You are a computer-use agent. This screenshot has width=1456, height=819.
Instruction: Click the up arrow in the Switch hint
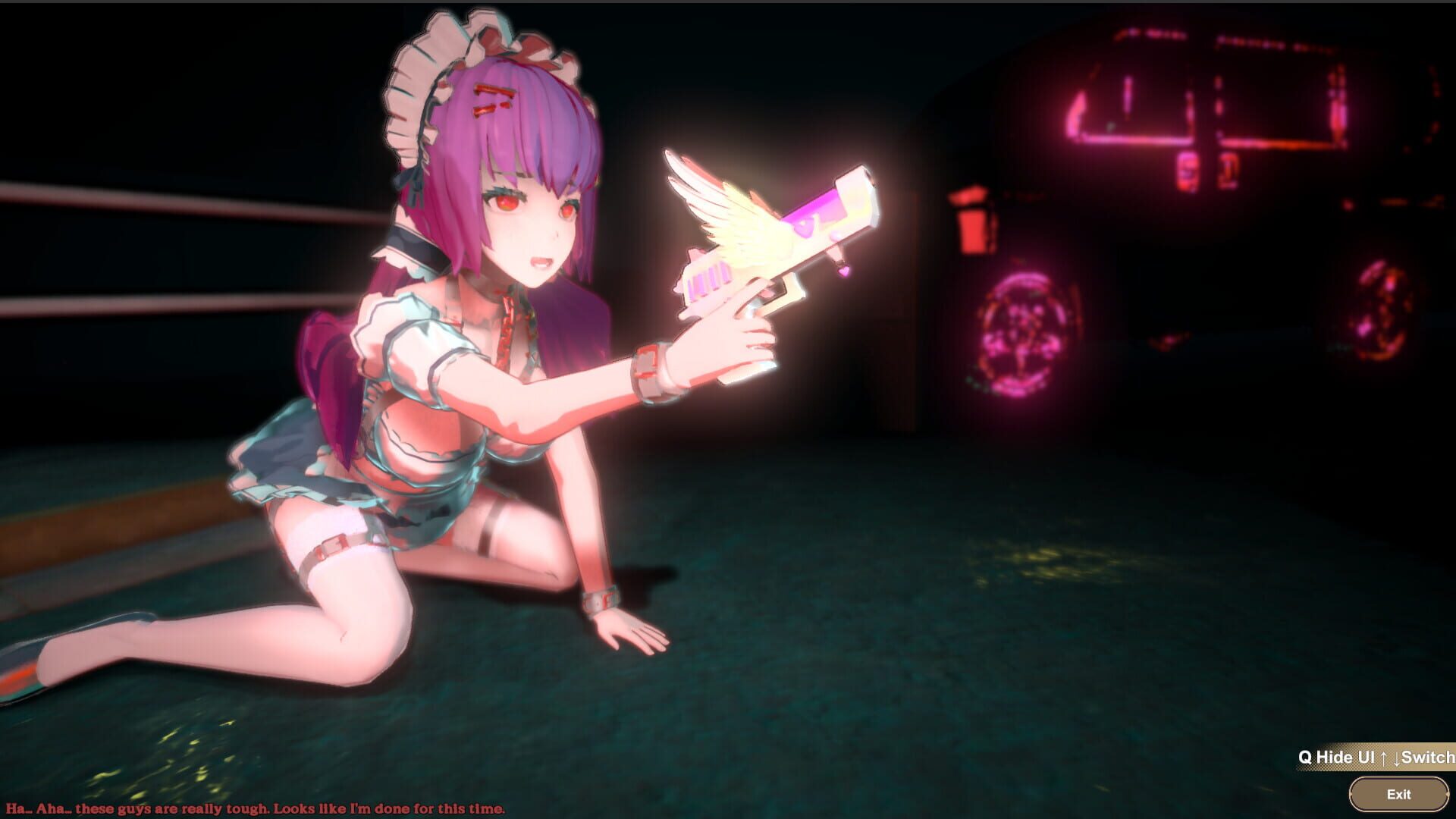1383,758
